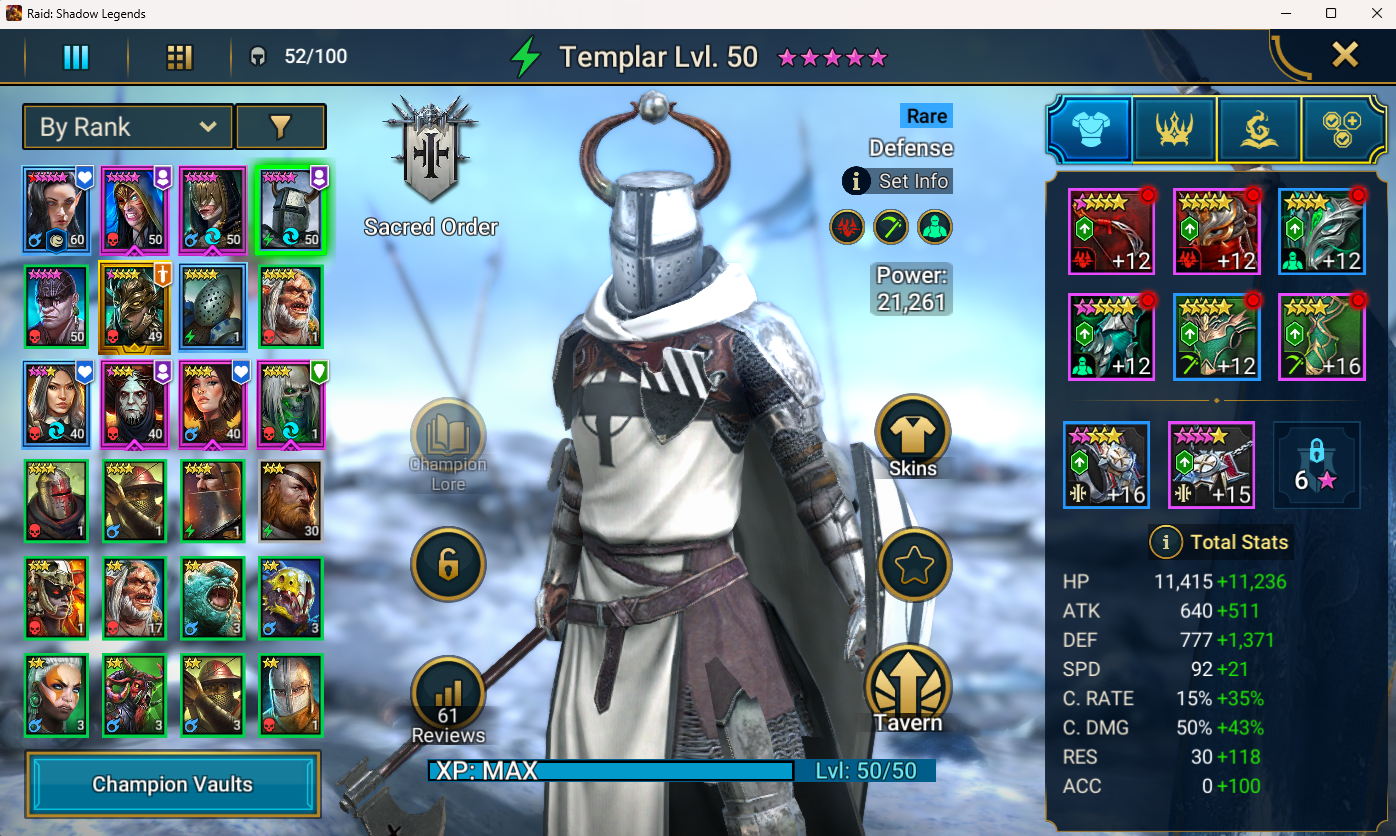Screen dimensions: 1396x836
Task: Open the champion filter funnel button
Action: point(280,127)
